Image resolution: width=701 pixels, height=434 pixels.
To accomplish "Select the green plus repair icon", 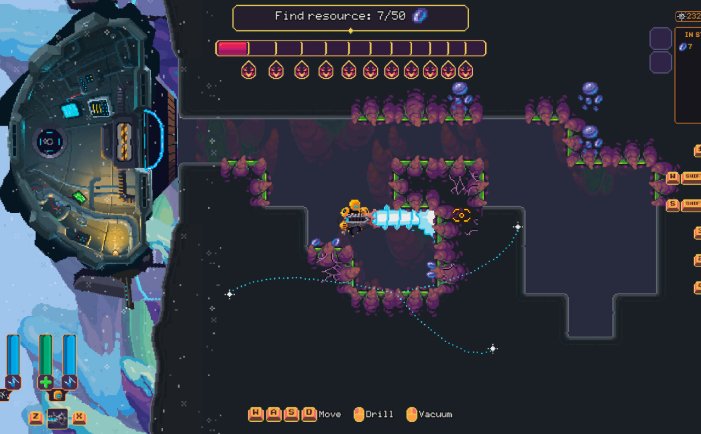I will point(45,382).
